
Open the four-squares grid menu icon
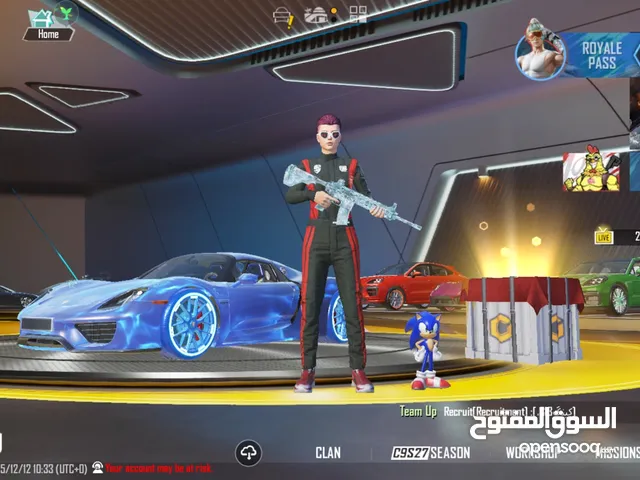[358, 14]
